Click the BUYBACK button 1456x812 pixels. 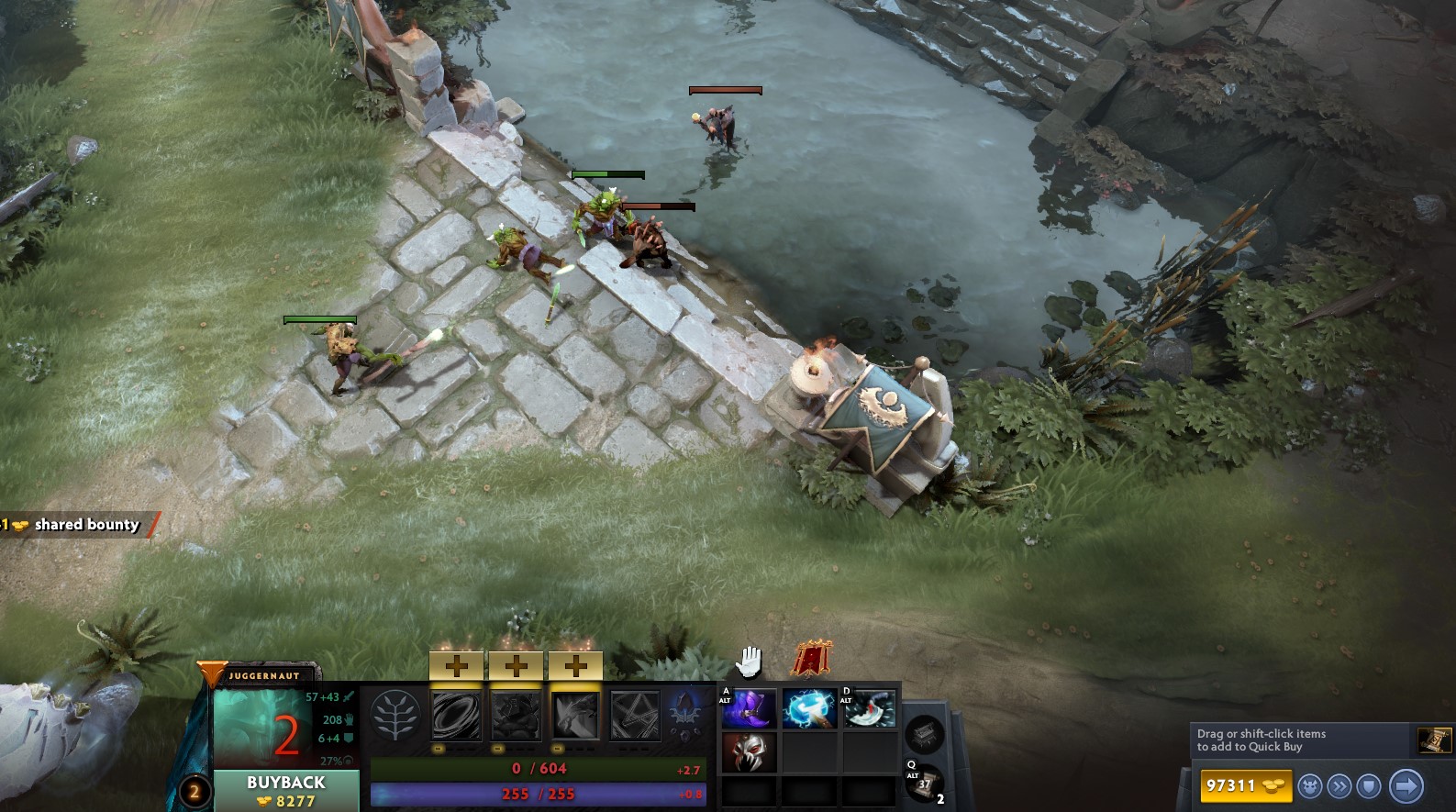[284, 783]
